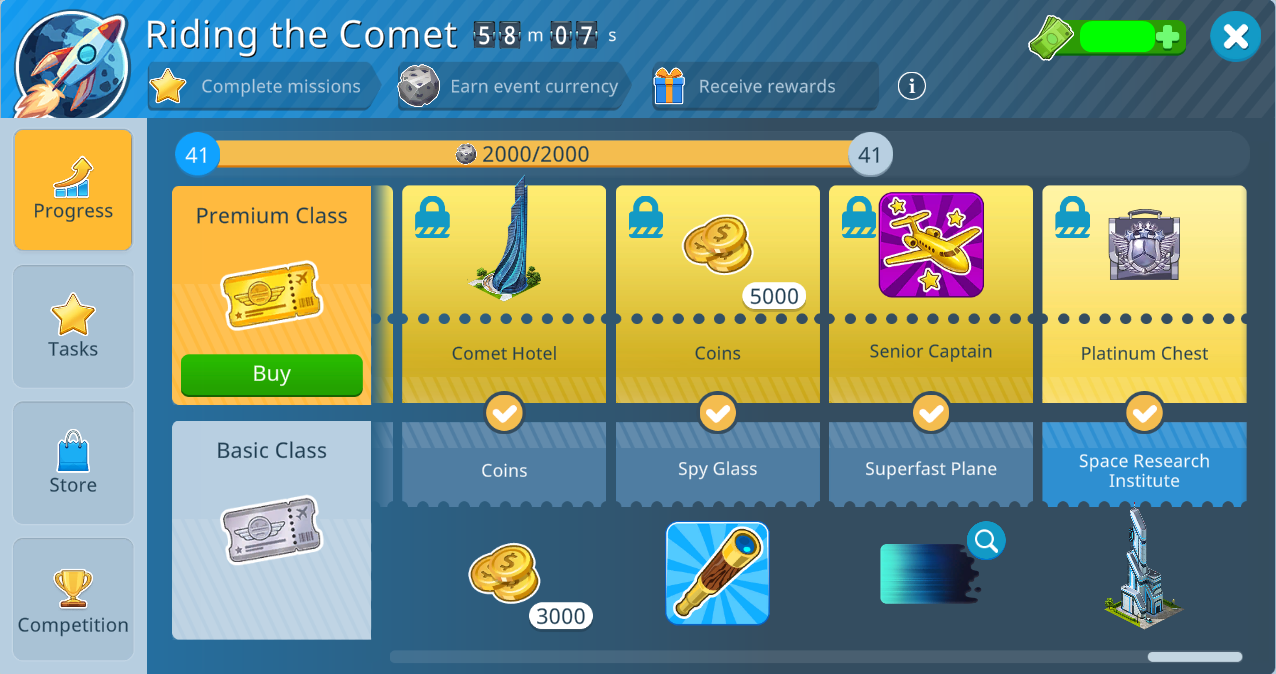
Task: Open the event info button
Action: [x=911, y=86]
